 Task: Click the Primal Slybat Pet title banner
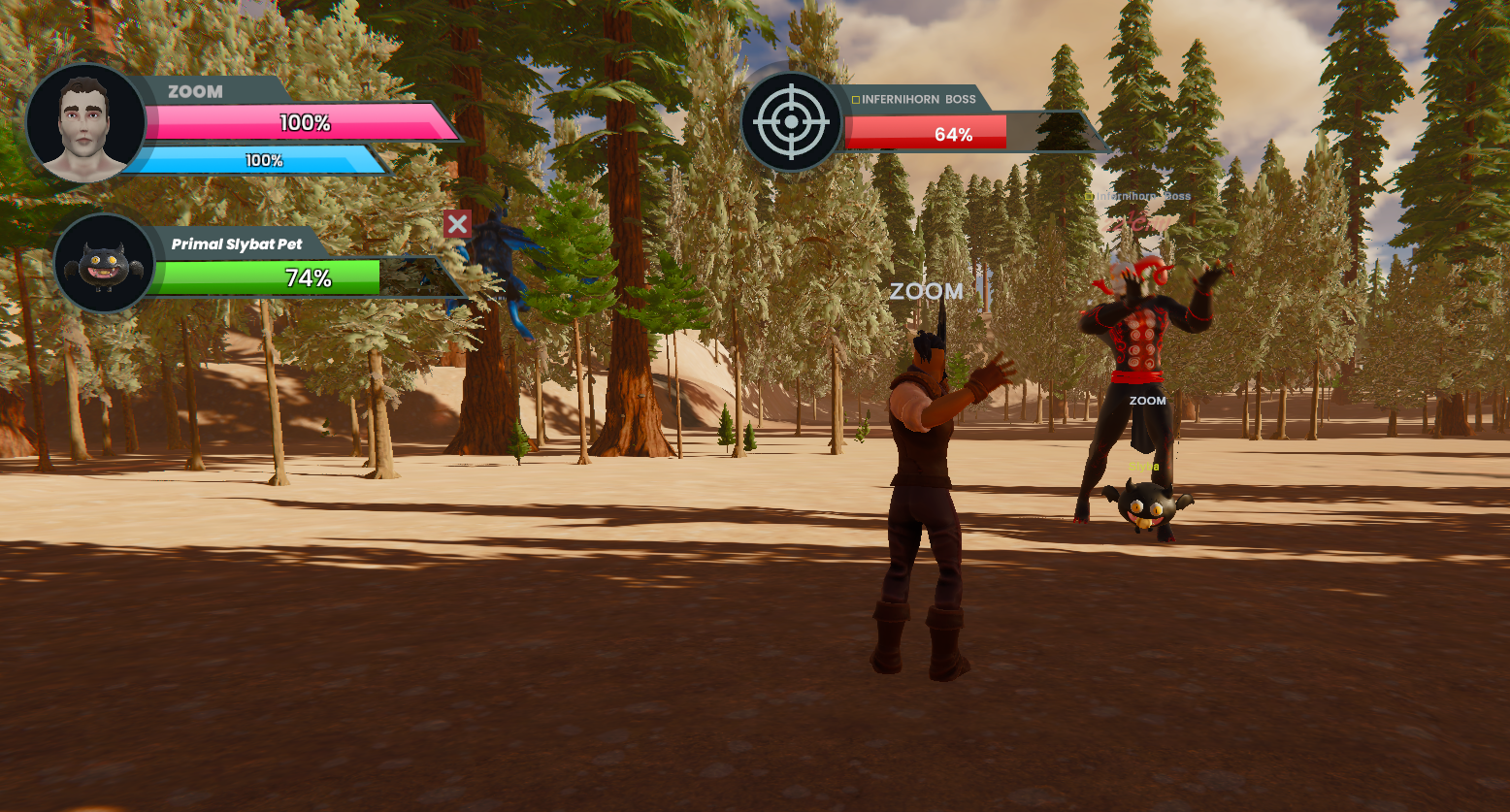point(237,243)
